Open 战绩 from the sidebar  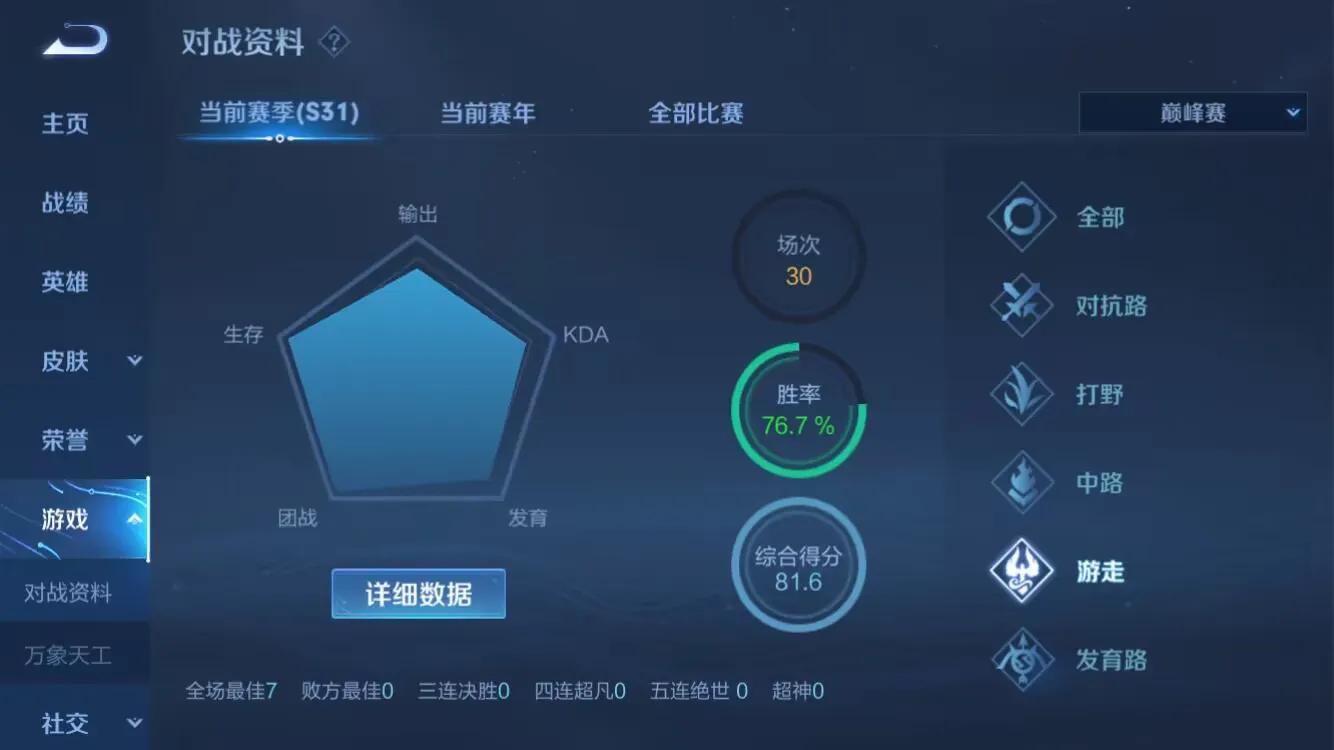(64, 203)
